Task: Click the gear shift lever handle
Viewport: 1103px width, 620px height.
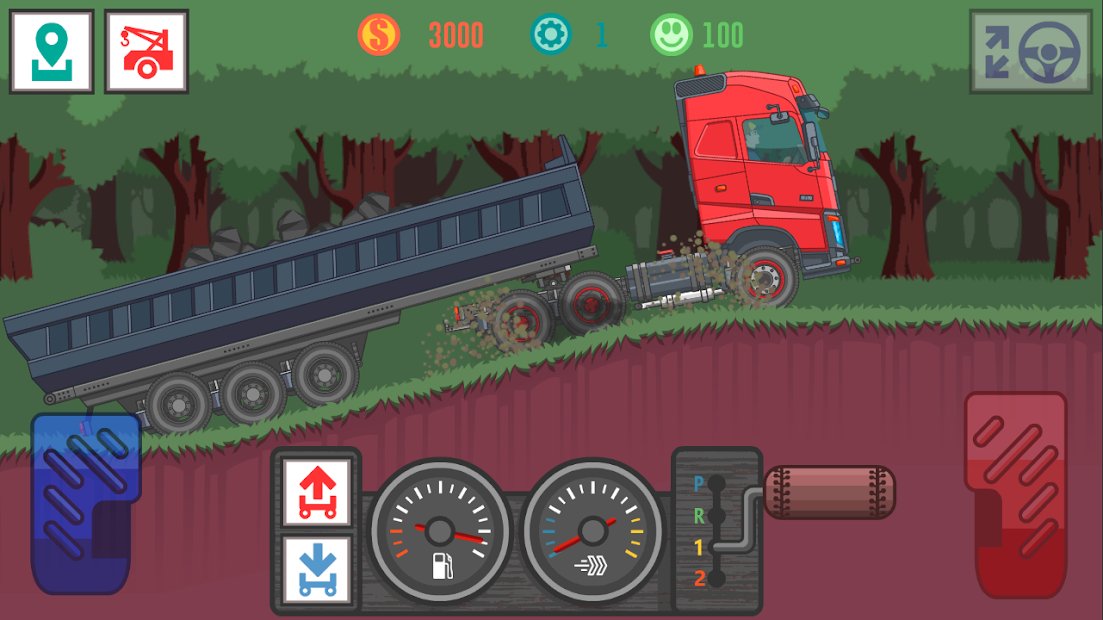Action: point(829,492)
